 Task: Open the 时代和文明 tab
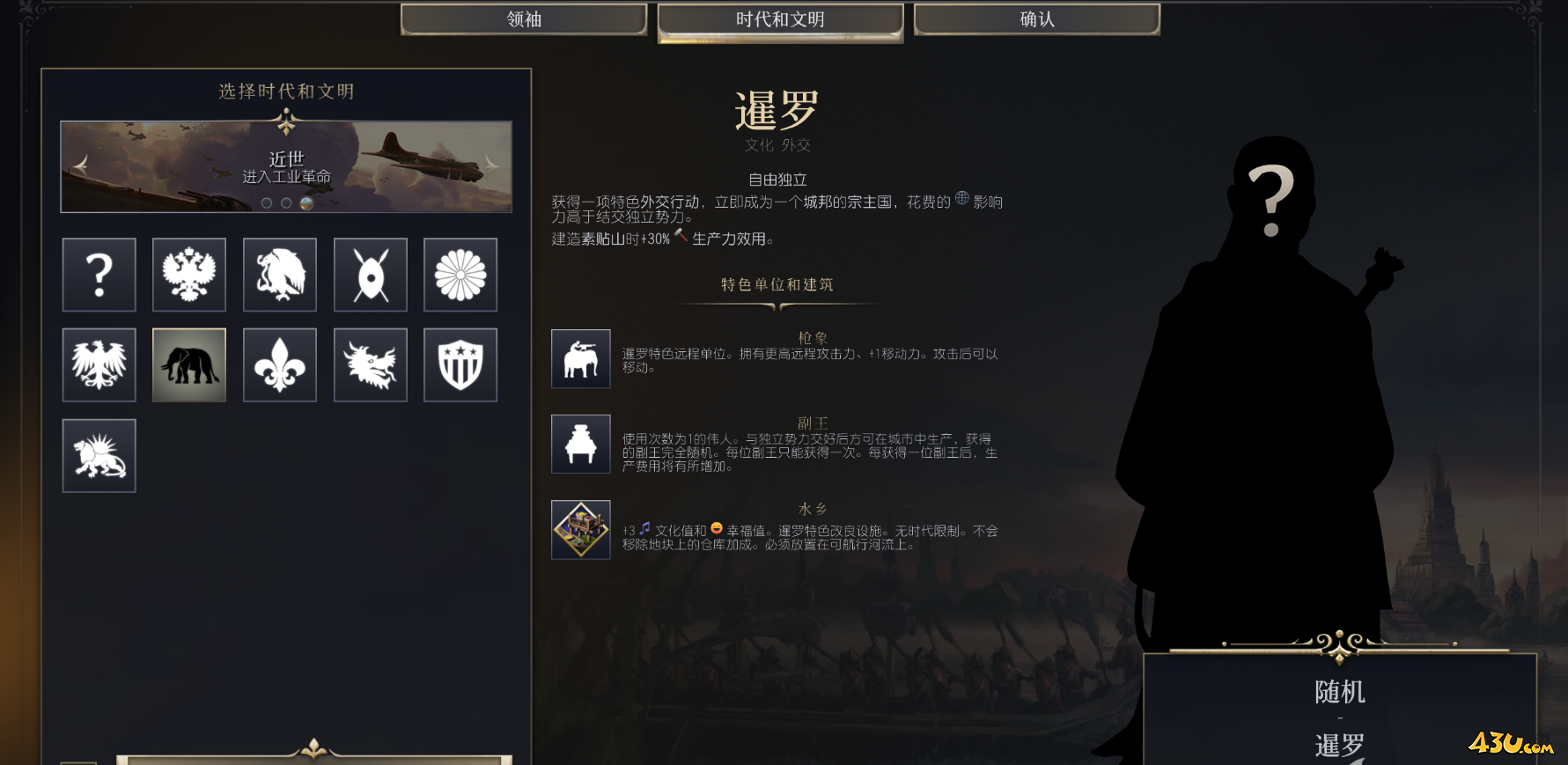coord(780,19)
